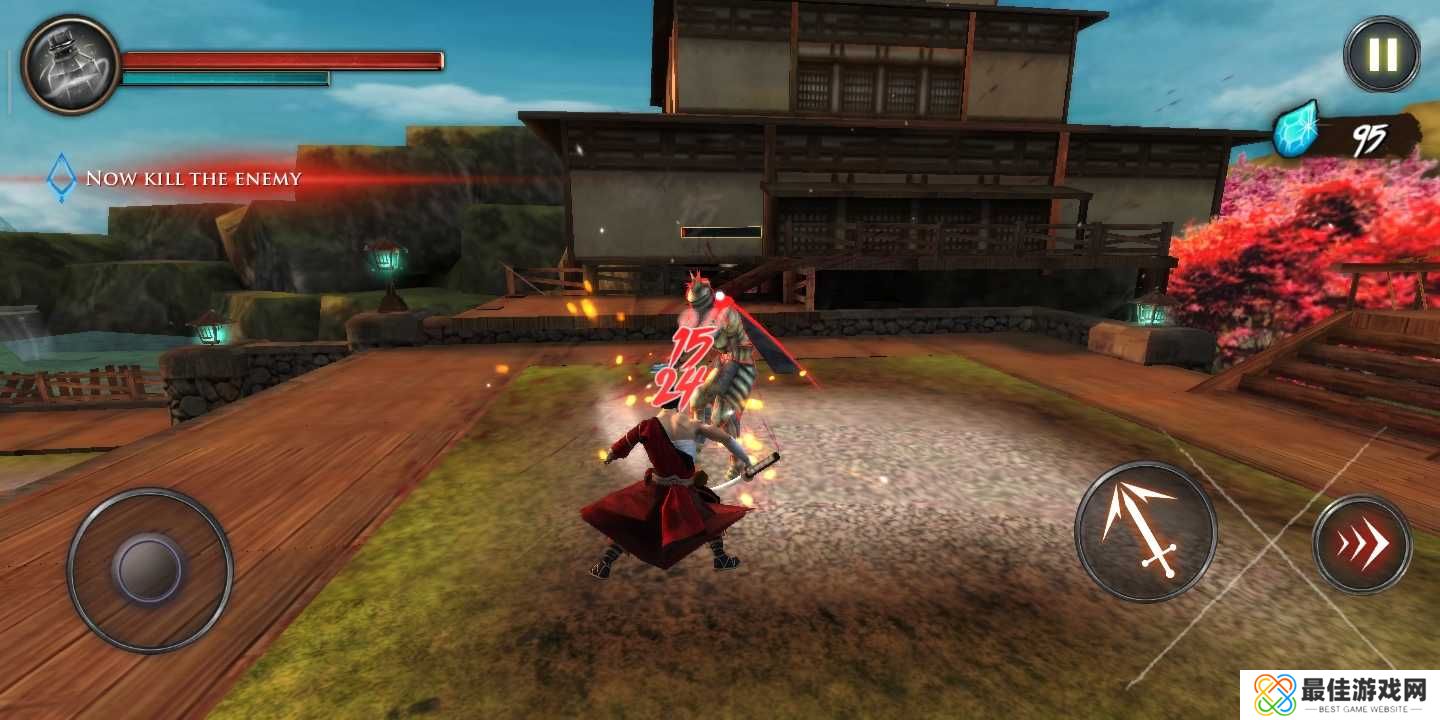Tap the blue crystal gem currency icon
The height and width of the screenshot is (720, 1440).
[x=1295, y=130]
